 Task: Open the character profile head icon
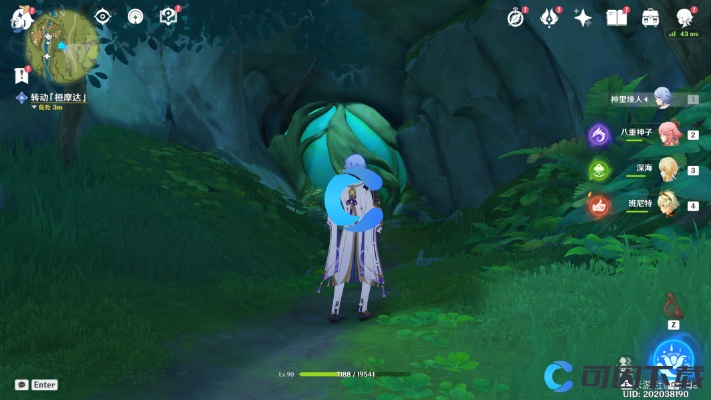(685, 18)
